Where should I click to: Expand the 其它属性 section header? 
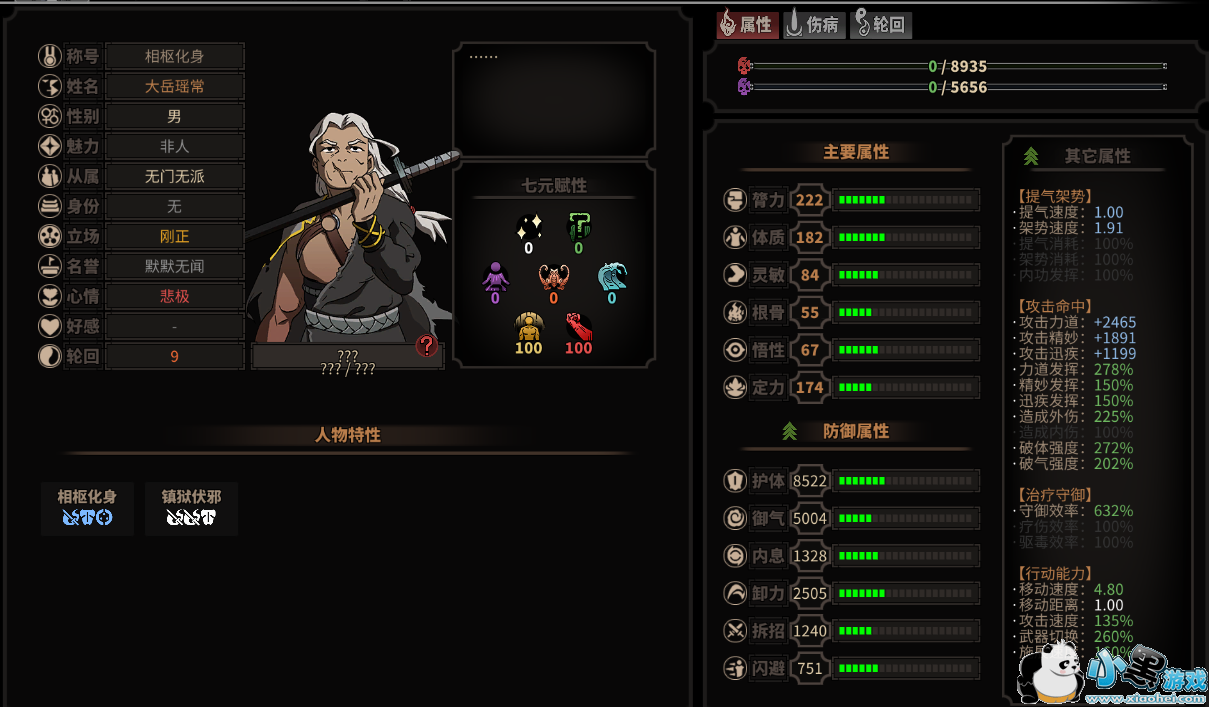(1097, 156)
